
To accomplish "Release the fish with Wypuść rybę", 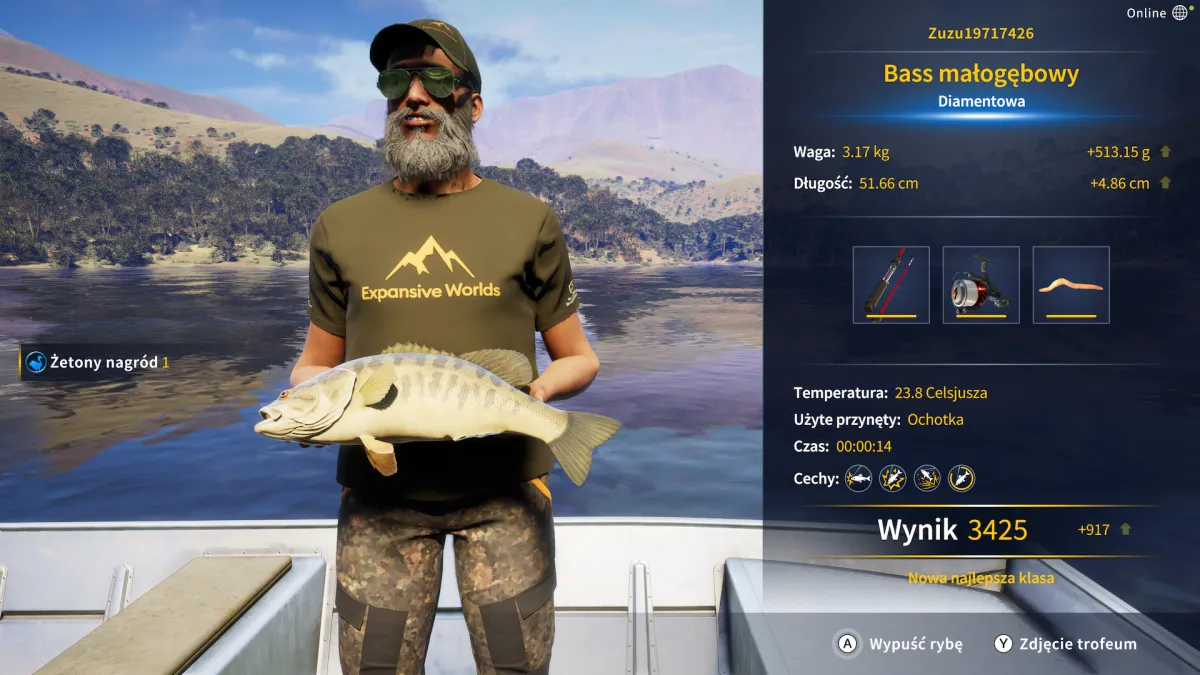I will (899, 644).
